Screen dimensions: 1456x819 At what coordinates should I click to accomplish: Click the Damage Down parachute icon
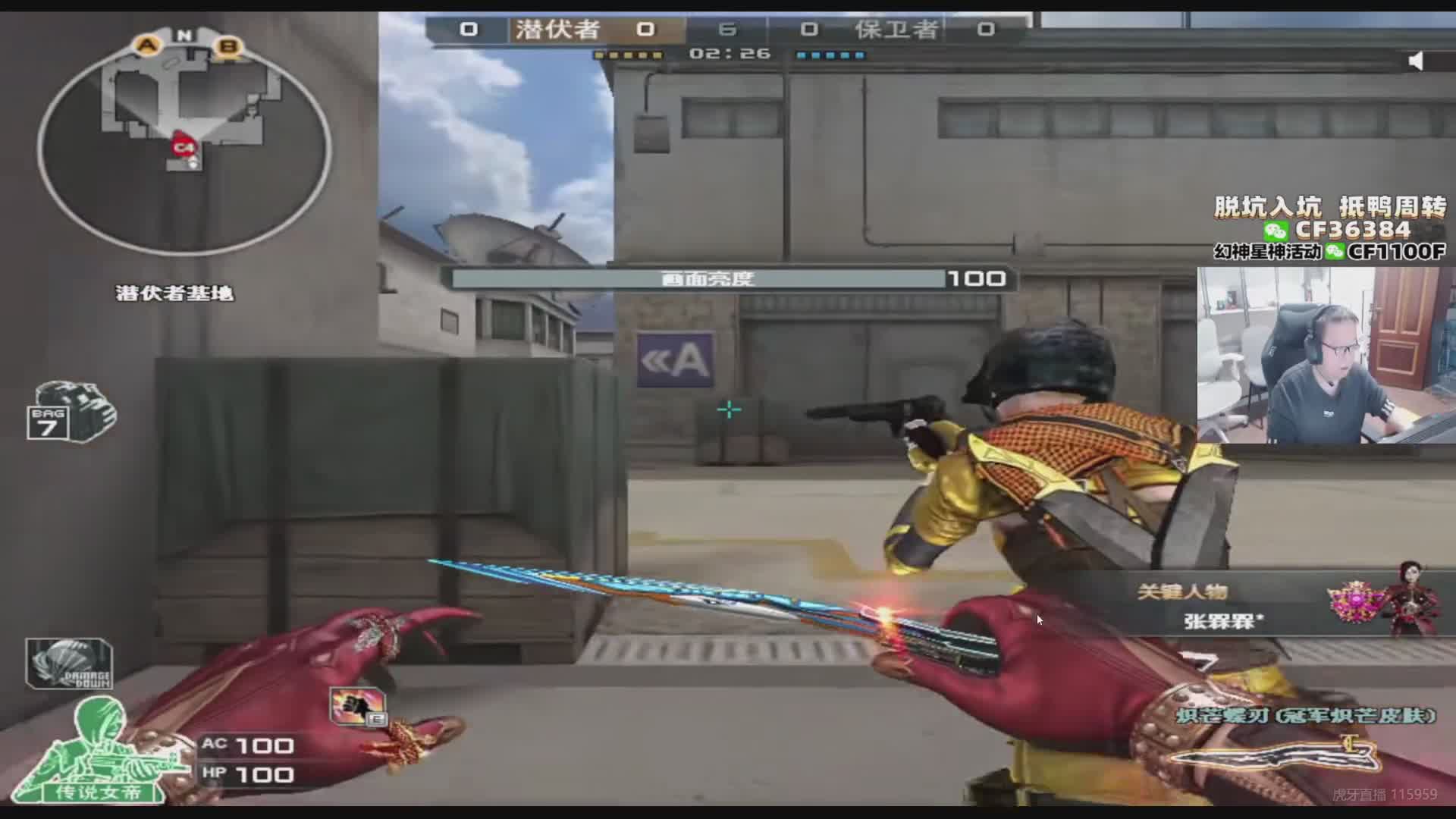click(x=69, y=664)
